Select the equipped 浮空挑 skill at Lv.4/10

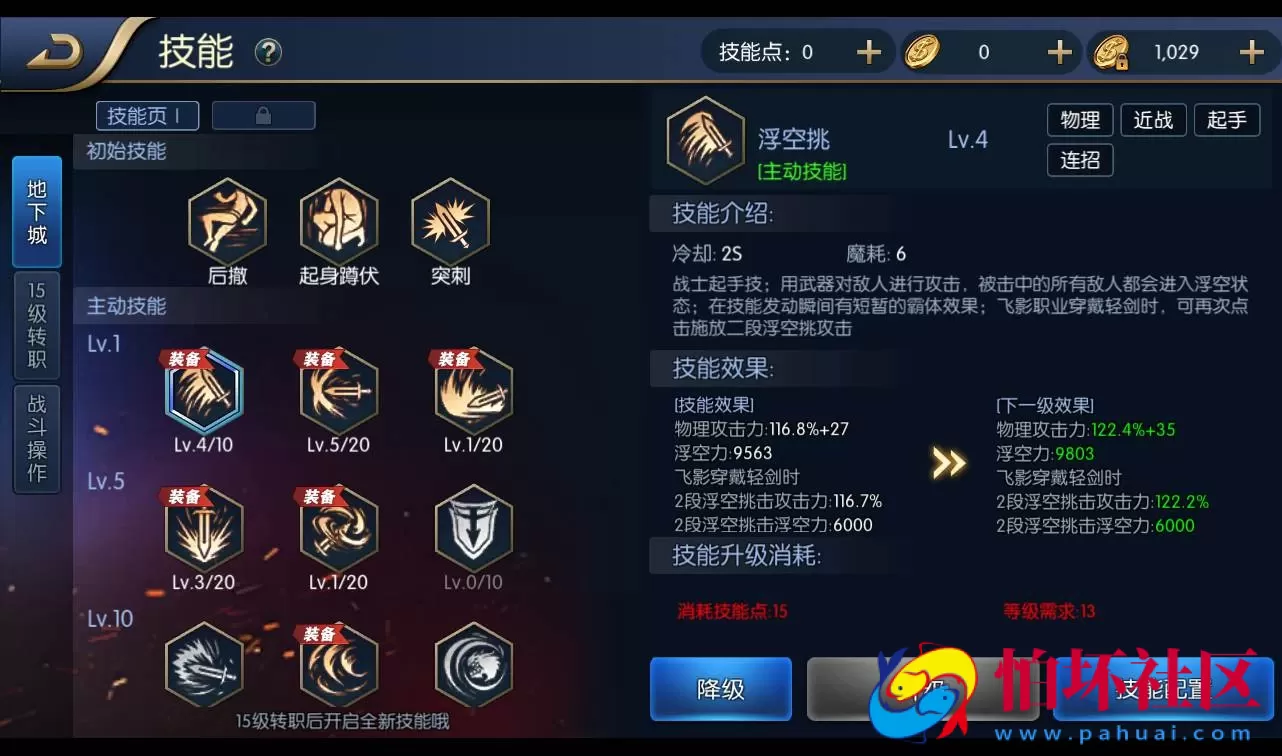[204, 393]
